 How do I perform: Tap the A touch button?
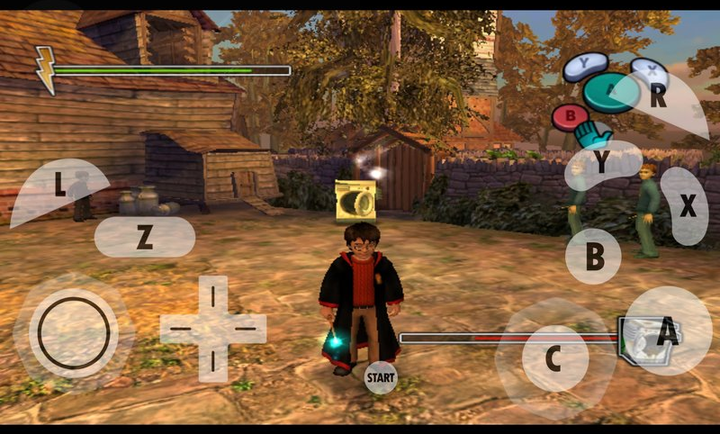(667, 331)
